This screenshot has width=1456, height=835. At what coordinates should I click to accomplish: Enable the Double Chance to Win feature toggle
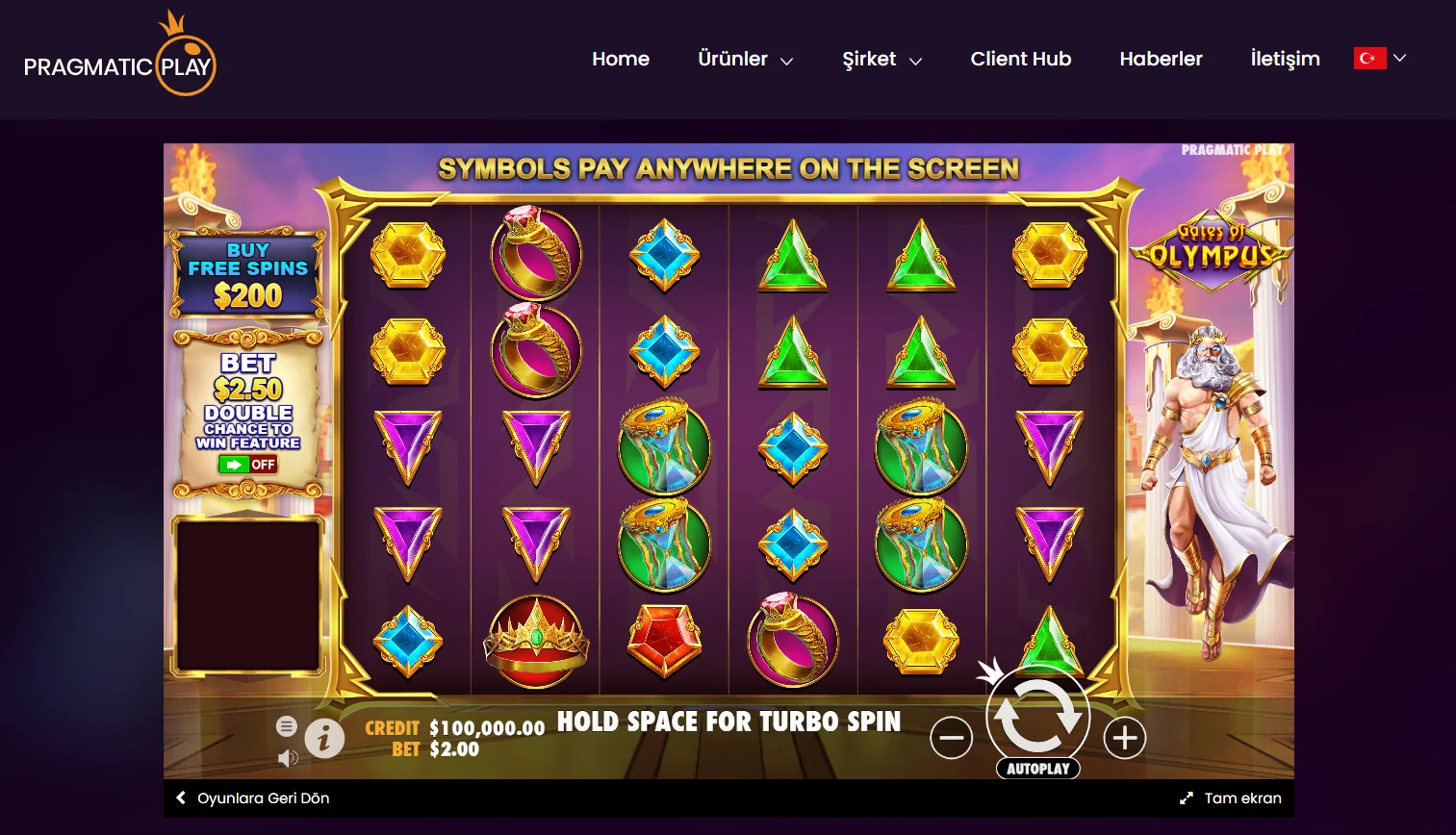pyautogui.click(x=247, y=465)
